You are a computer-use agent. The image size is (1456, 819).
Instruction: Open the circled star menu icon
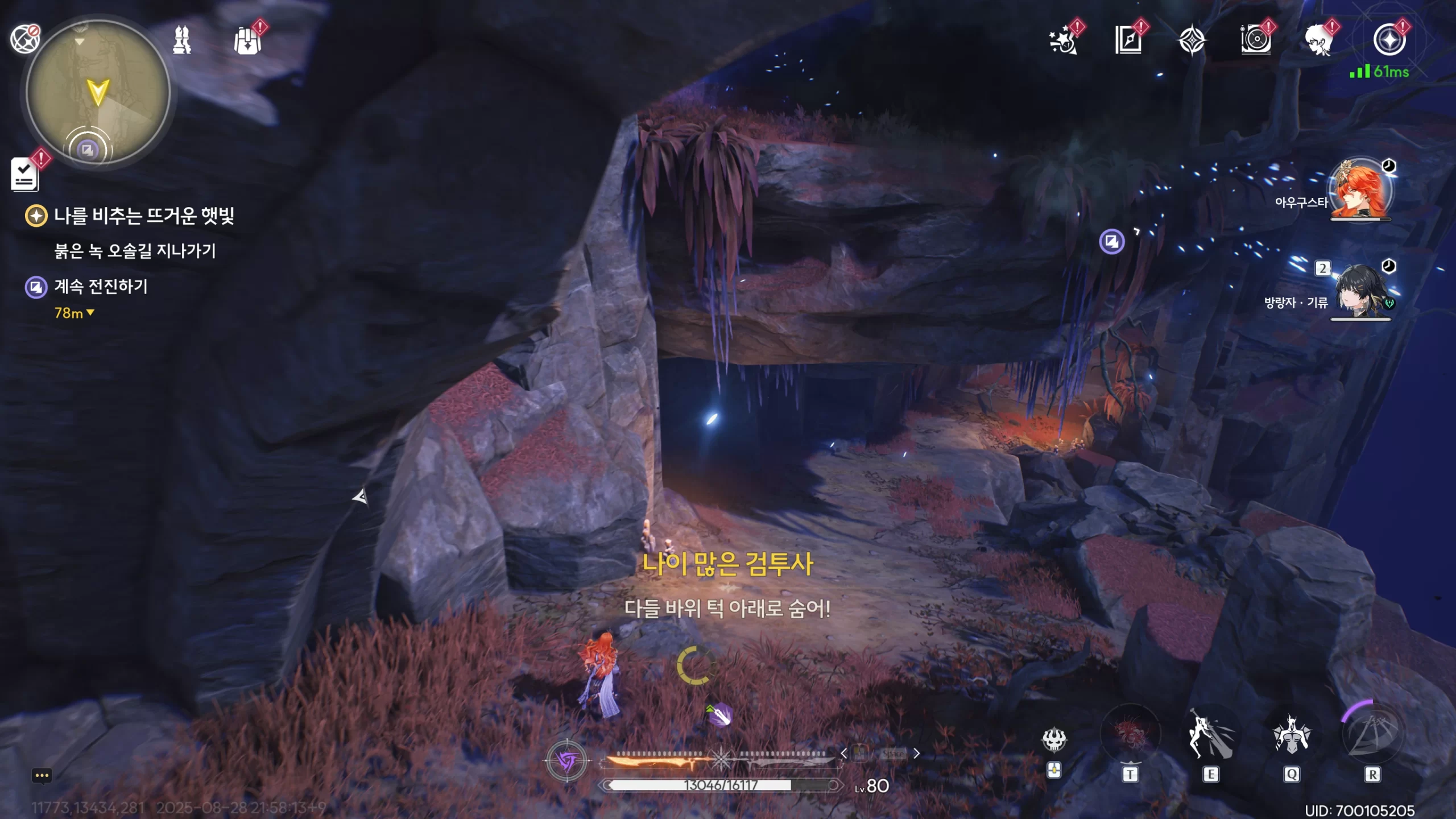tap(1389, 40)
